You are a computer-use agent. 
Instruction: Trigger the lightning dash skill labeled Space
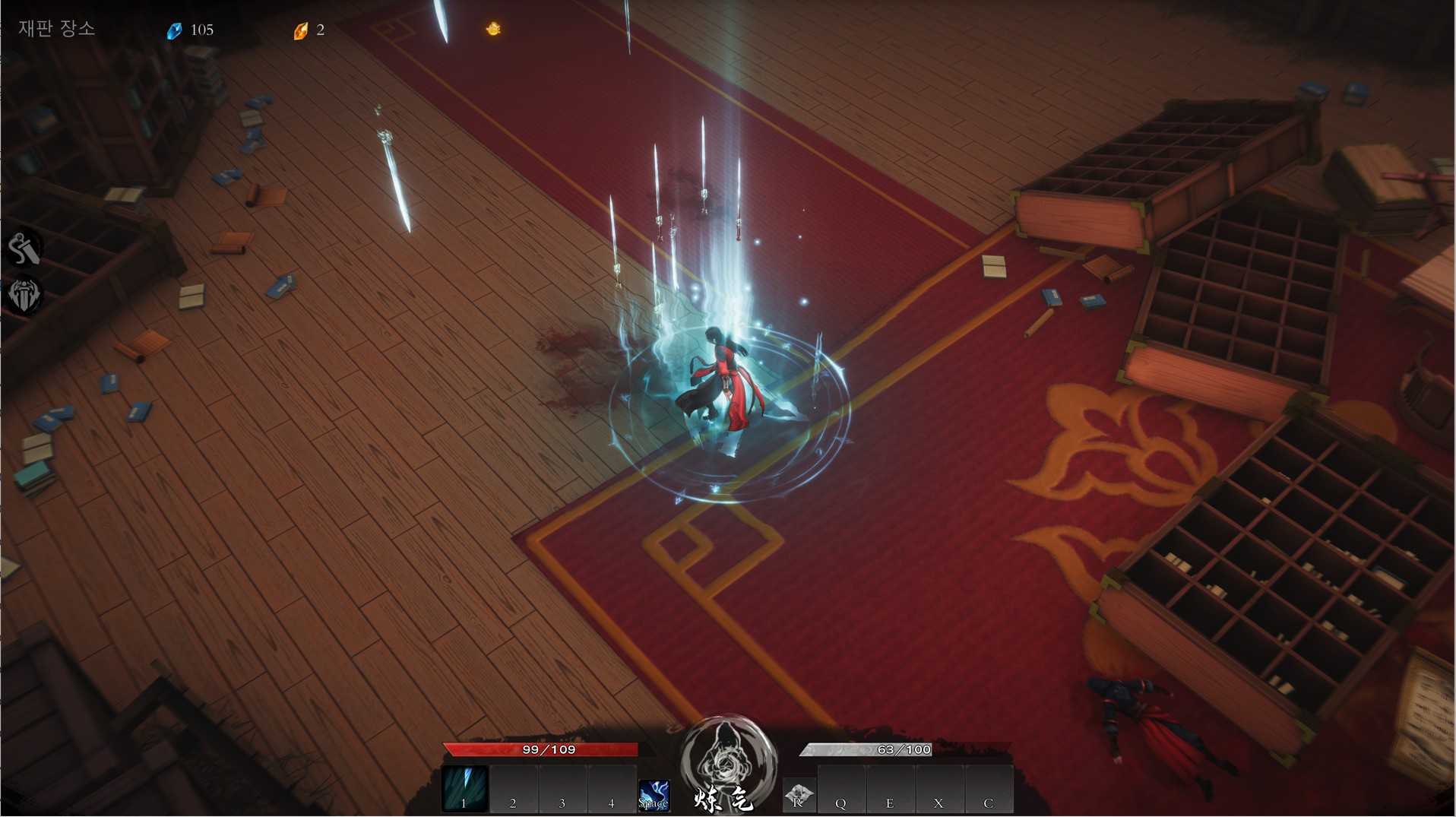point(654,795)
